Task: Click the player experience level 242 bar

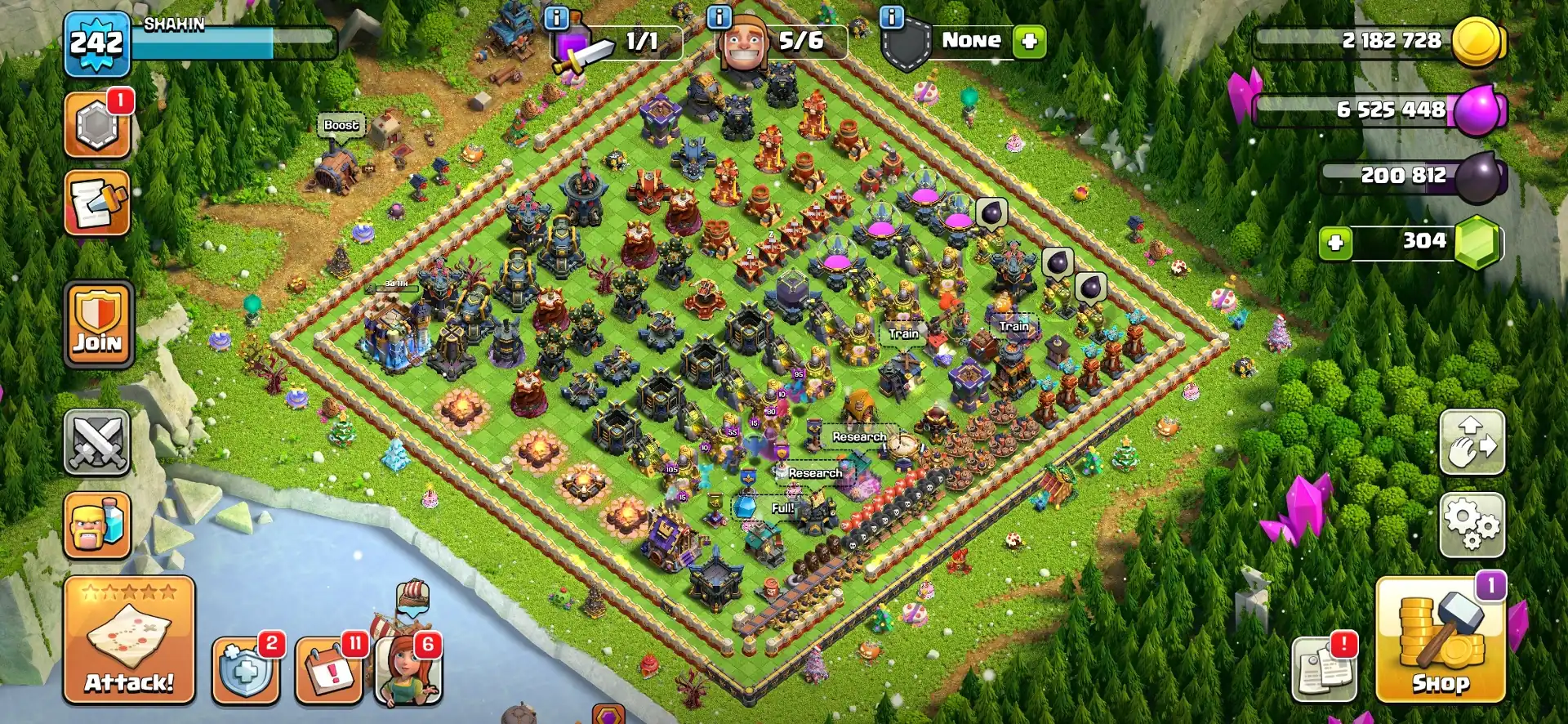Action: point(96,41)
